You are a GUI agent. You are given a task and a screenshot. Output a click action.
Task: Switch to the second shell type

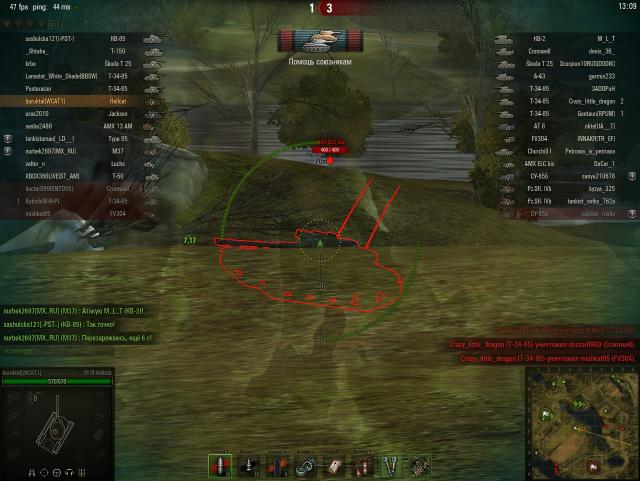[248, 465]
